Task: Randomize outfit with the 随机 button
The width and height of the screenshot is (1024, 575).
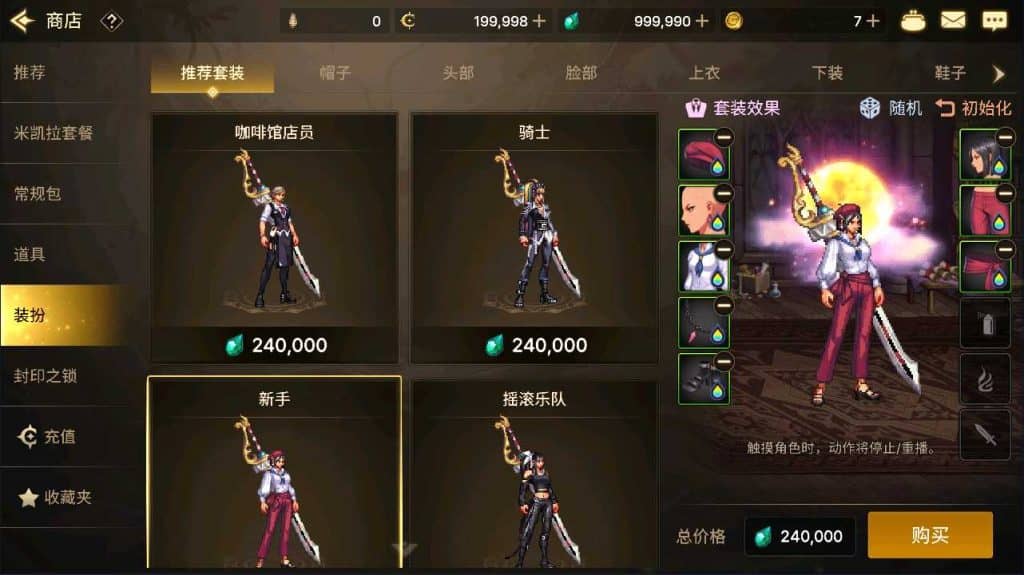Action: (892, 108)
